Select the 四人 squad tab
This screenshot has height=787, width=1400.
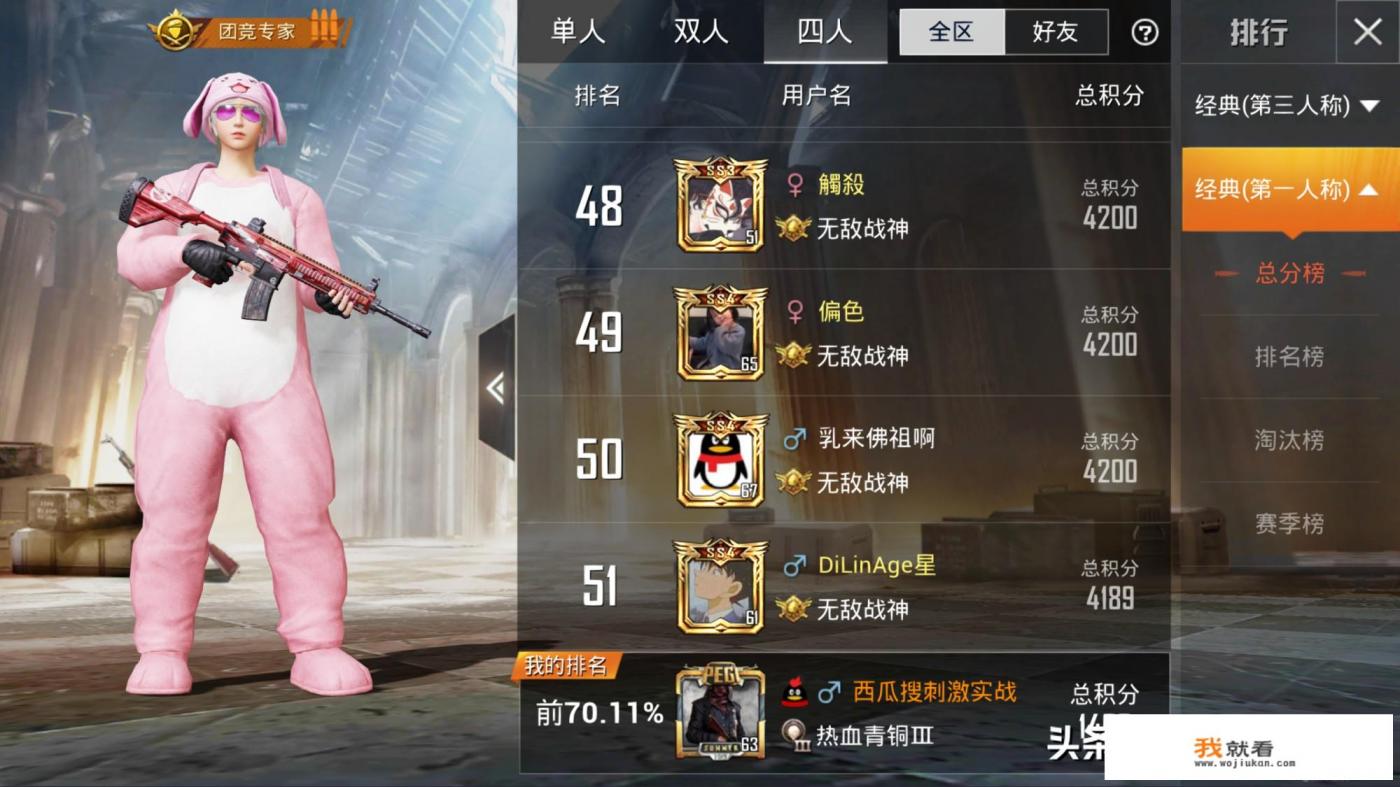click(825, 32)
